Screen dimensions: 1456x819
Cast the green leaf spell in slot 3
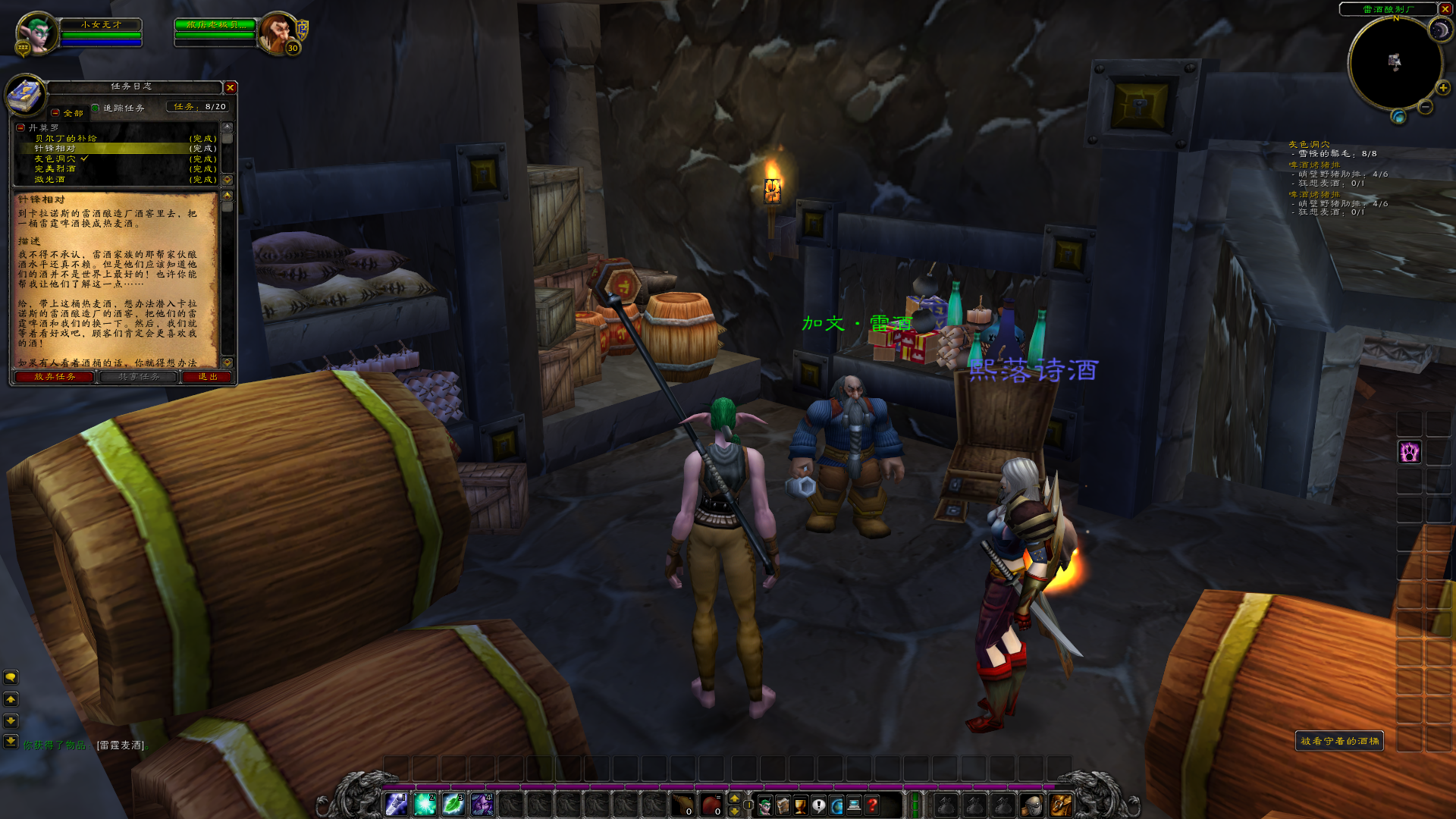click(x=453, y=805)
